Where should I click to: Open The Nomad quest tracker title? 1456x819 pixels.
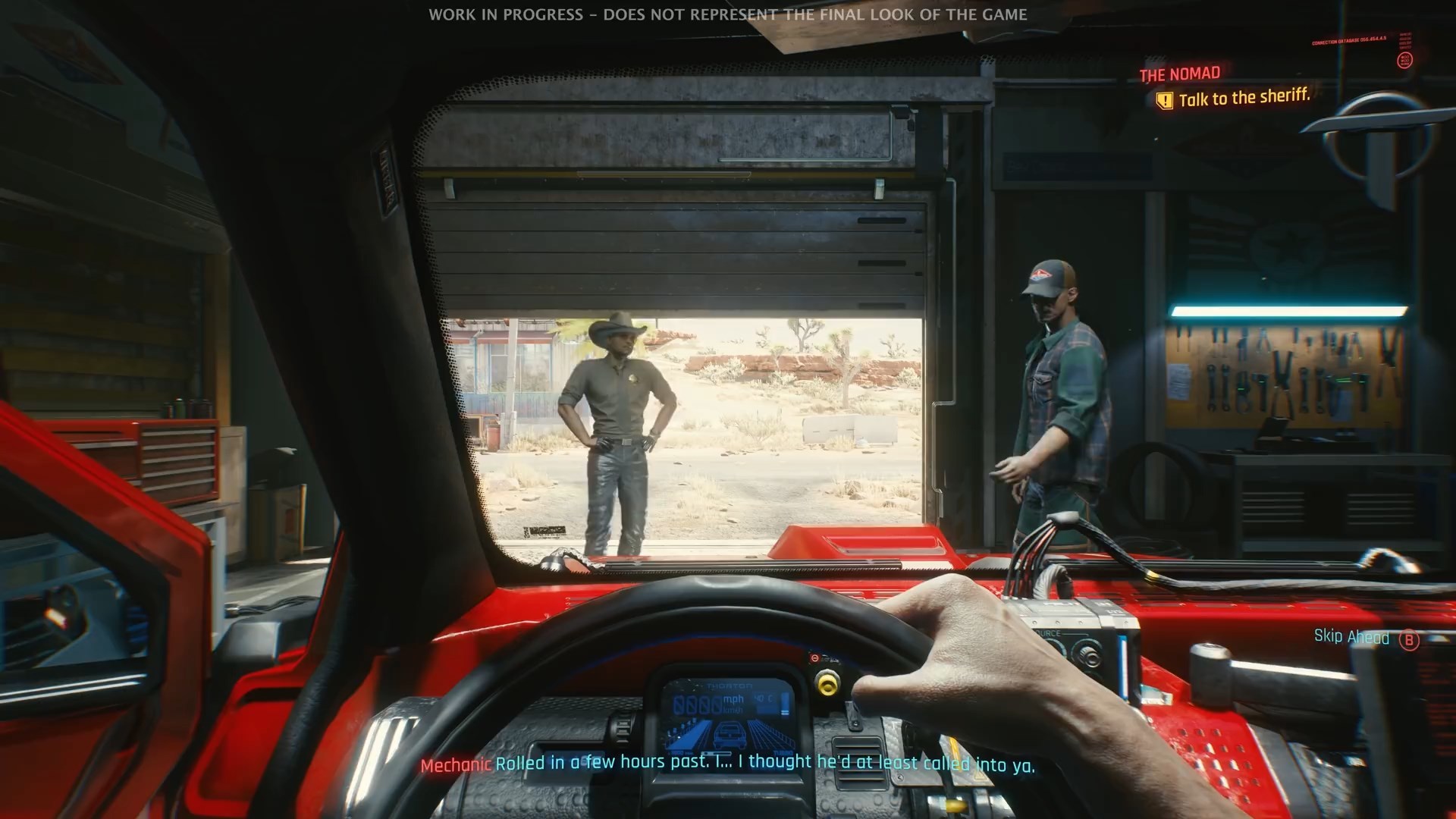coord(1179,74)
